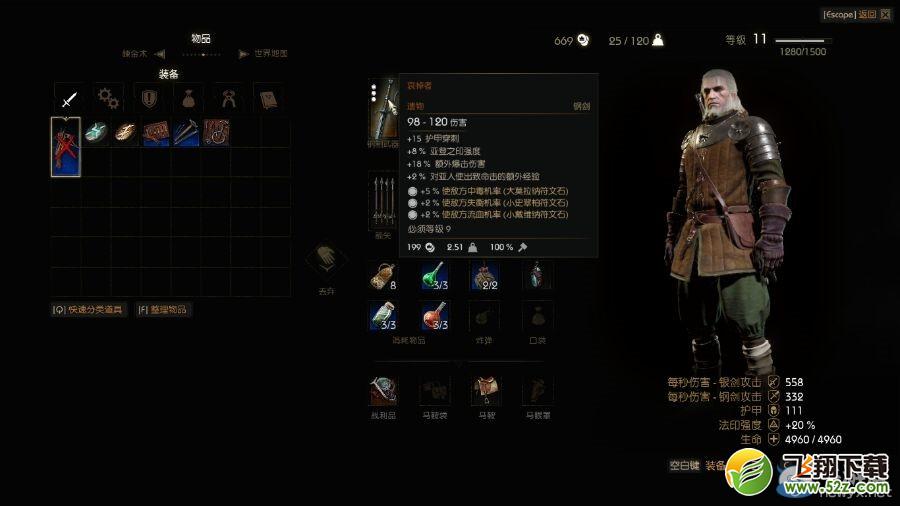Show the sack miscellaneous items tab
Screen dimensions: 900x506
coord(188,98)
